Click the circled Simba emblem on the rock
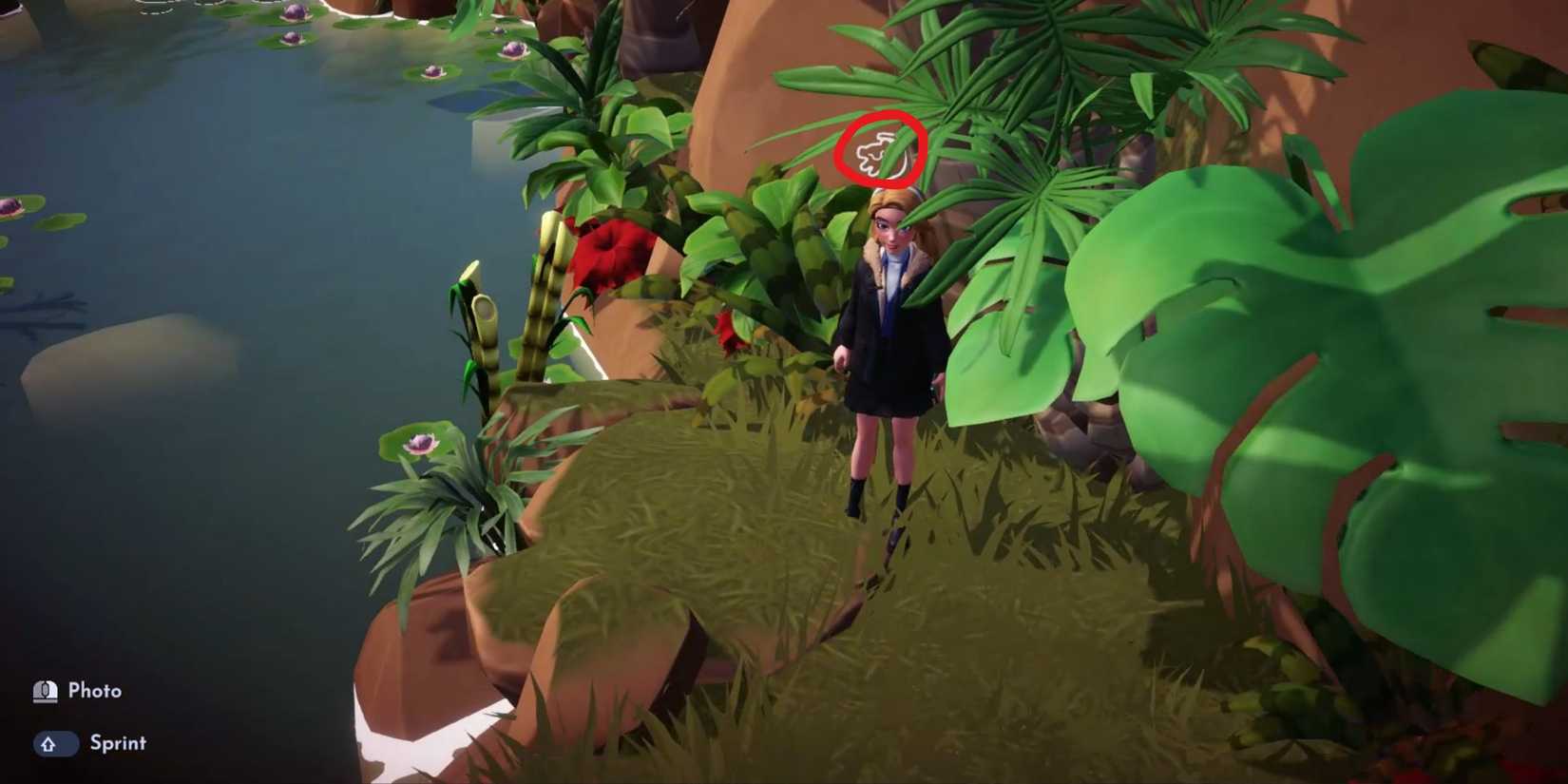Image resolution: width=1568 pixels, height=784 pixels. 879,150
